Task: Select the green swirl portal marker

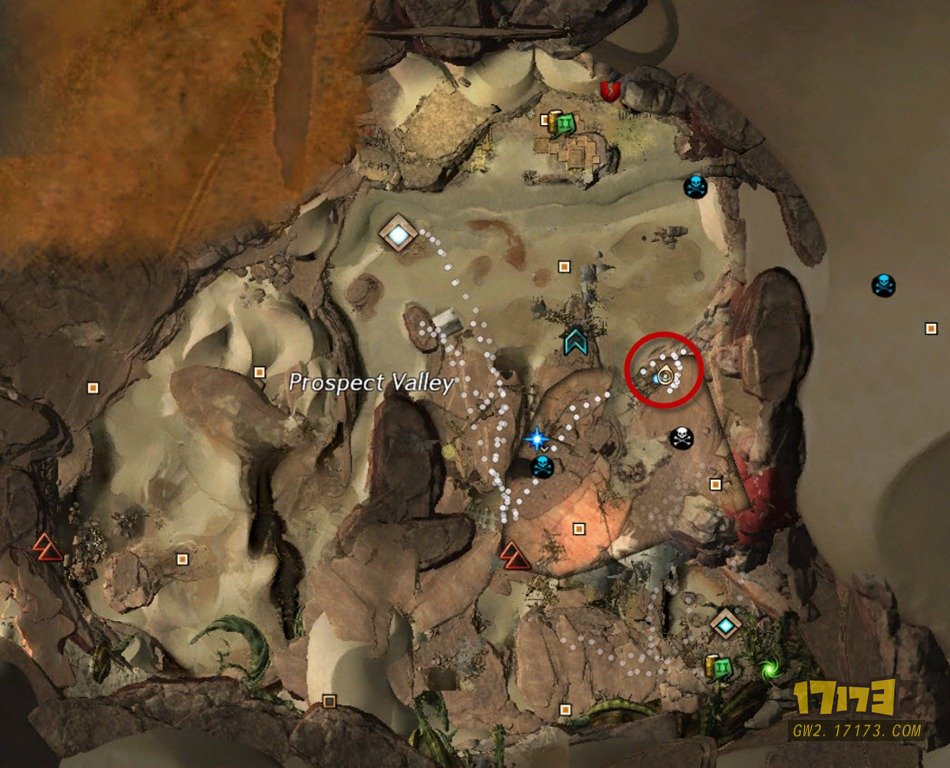Action: (768, 668)
